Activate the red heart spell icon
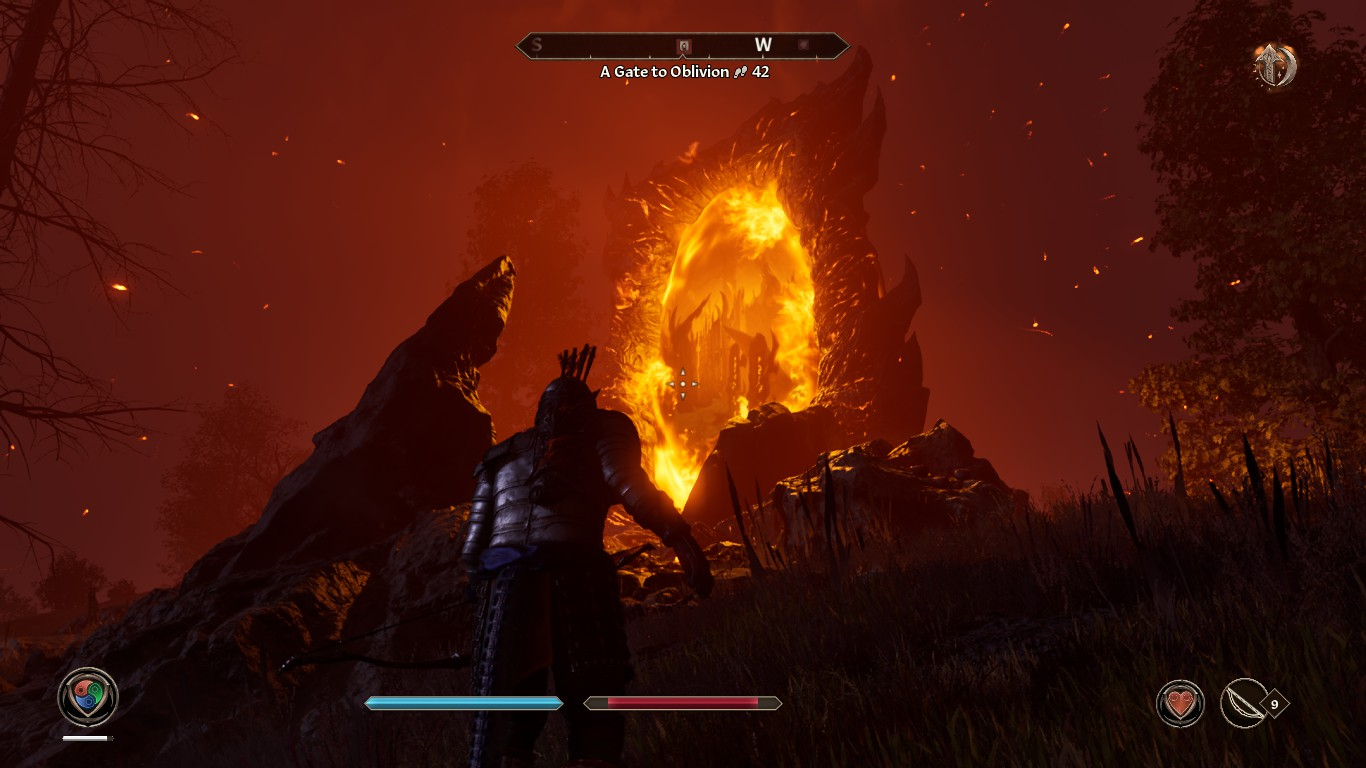 pyautogui.click(x=1180, y=703)
